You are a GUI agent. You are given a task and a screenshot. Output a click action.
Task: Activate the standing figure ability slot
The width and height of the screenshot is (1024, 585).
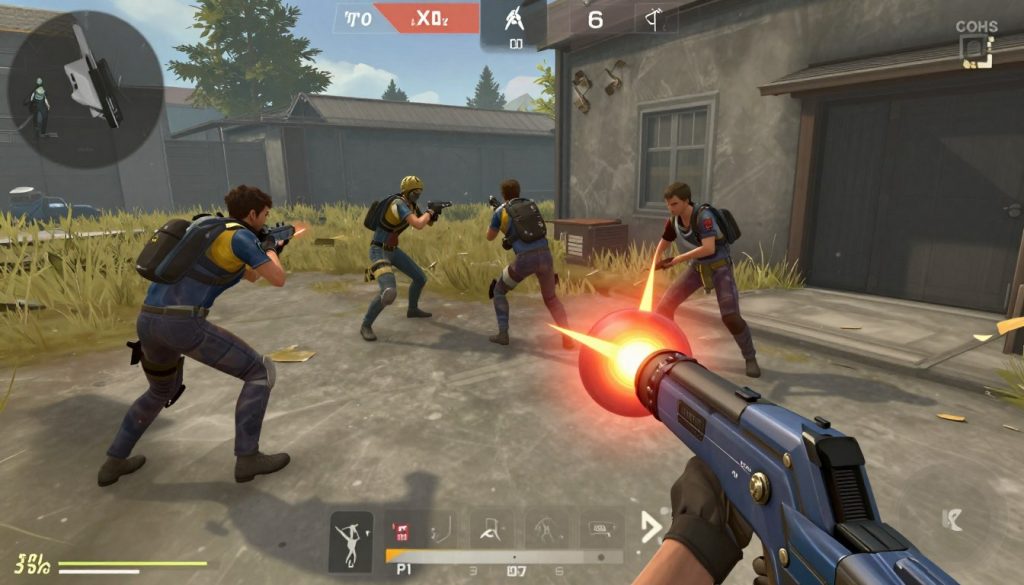545,528
